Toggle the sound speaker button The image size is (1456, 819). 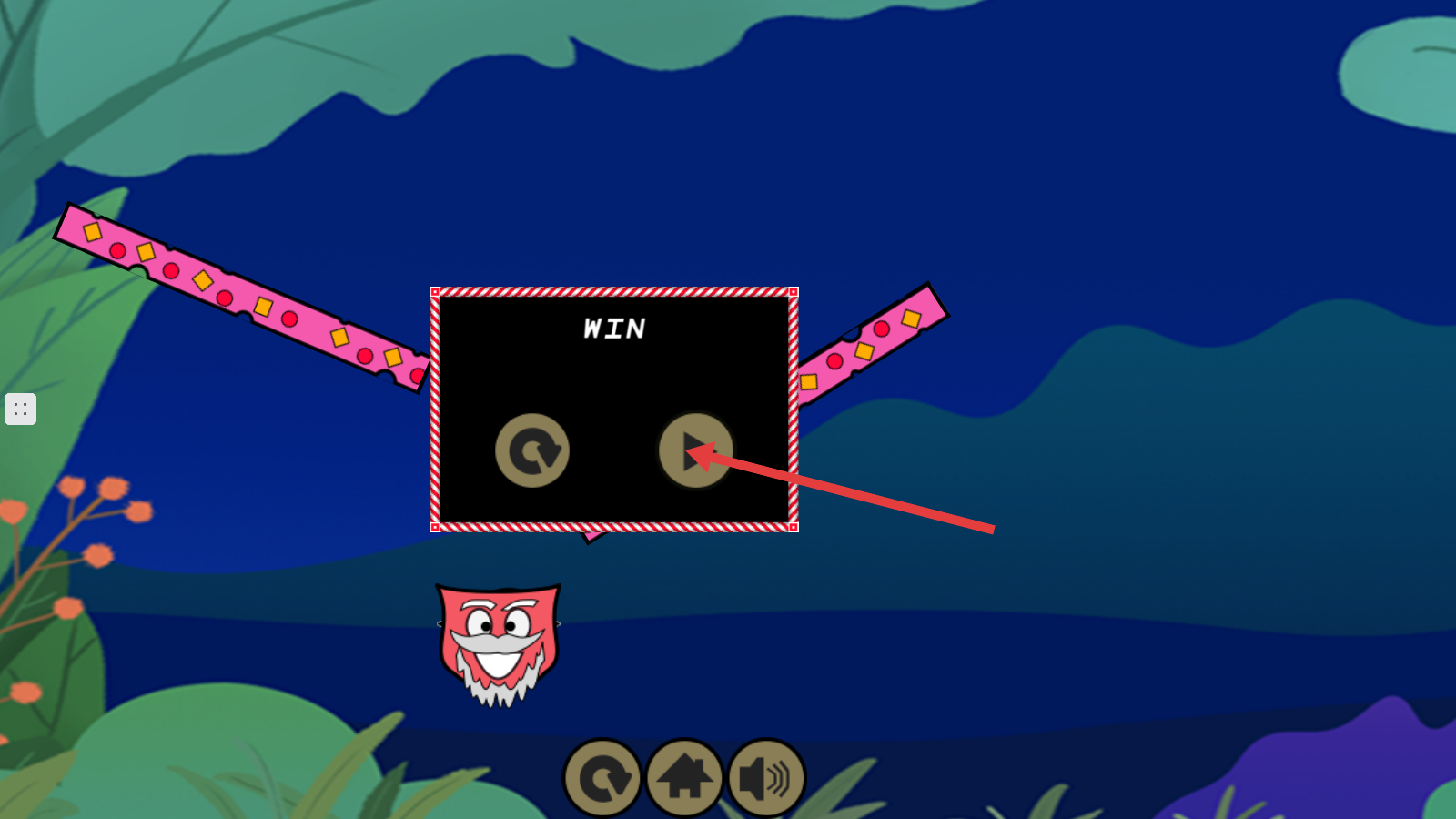pos(766,778)
